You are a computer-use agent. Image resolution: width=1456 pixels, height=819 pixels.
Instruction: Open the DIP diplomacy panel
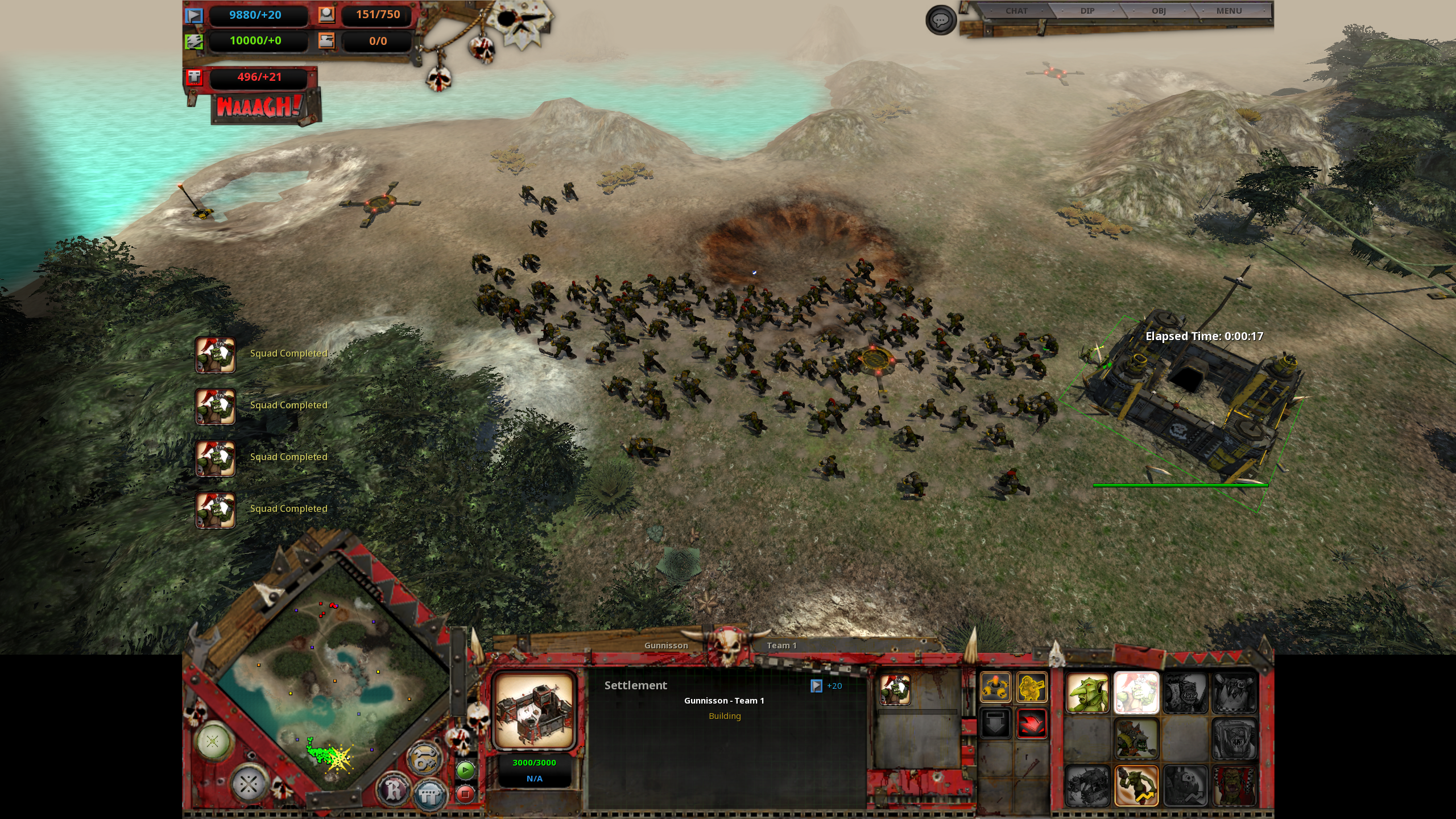[1087, 11]
